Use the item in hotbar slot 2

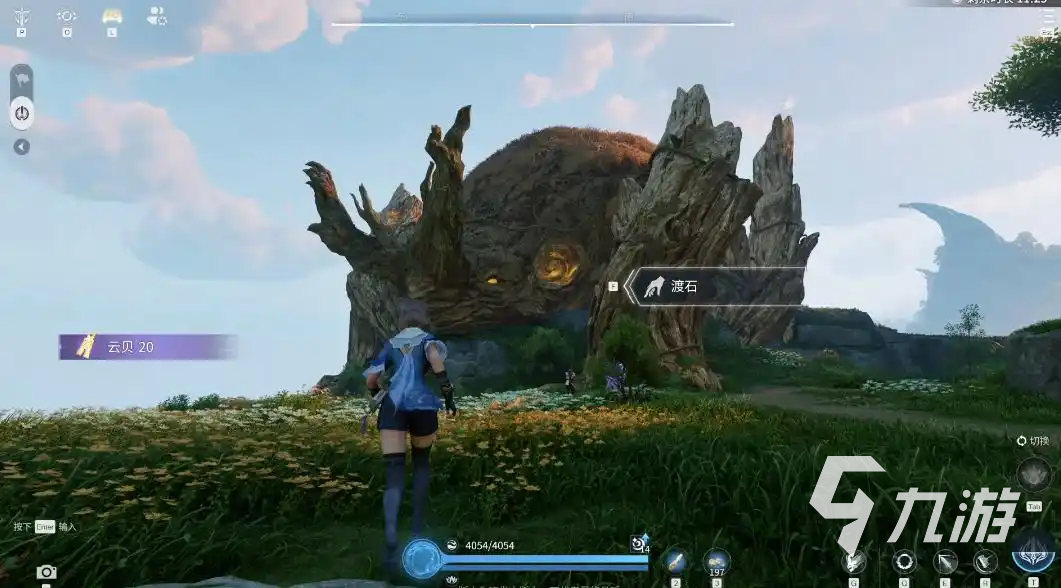[676, 561]
